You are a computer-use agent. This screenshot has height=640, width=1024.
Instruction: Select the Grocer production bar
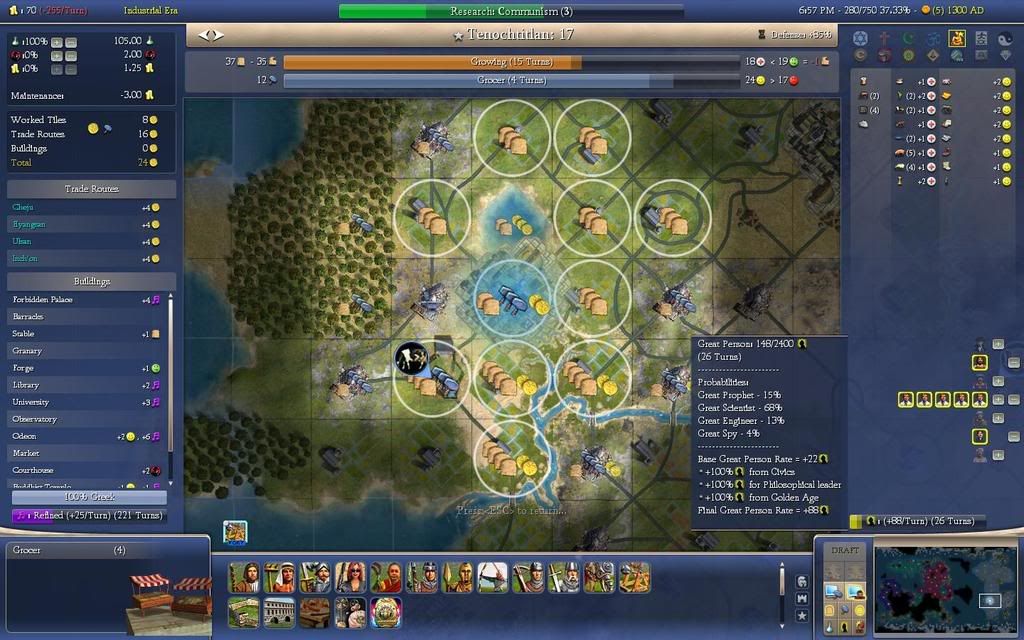519,80
